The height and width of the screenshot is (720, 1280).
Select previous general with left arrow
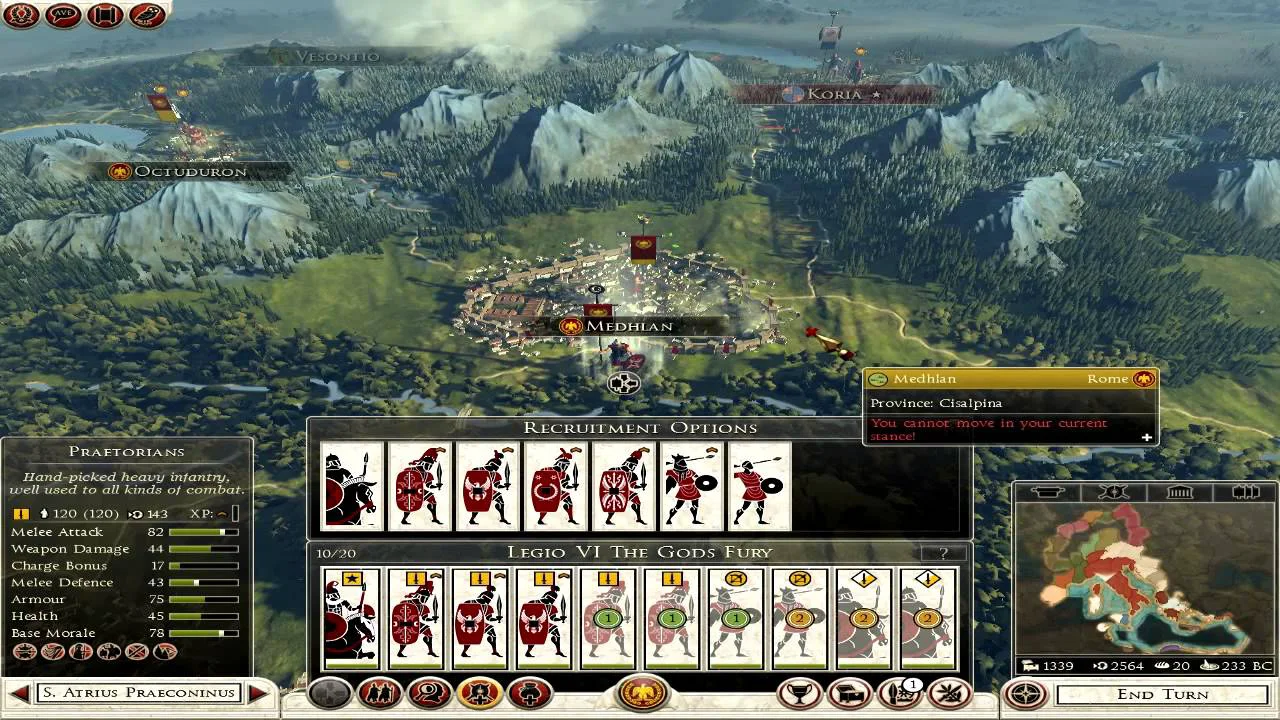click(x=19, y=692)
